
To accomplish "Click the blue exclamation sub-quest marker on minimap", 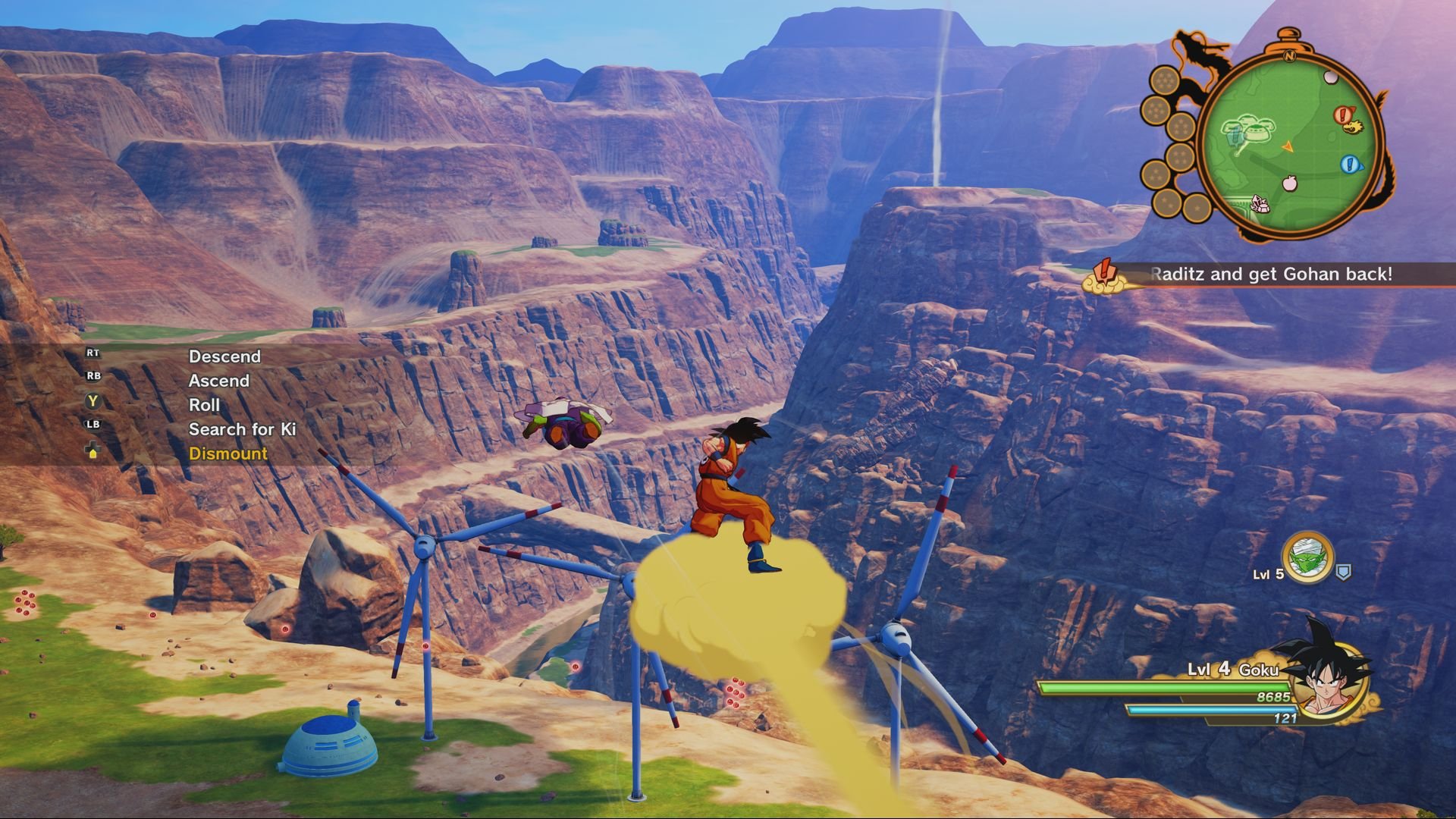I will [x=1350, y=163].
